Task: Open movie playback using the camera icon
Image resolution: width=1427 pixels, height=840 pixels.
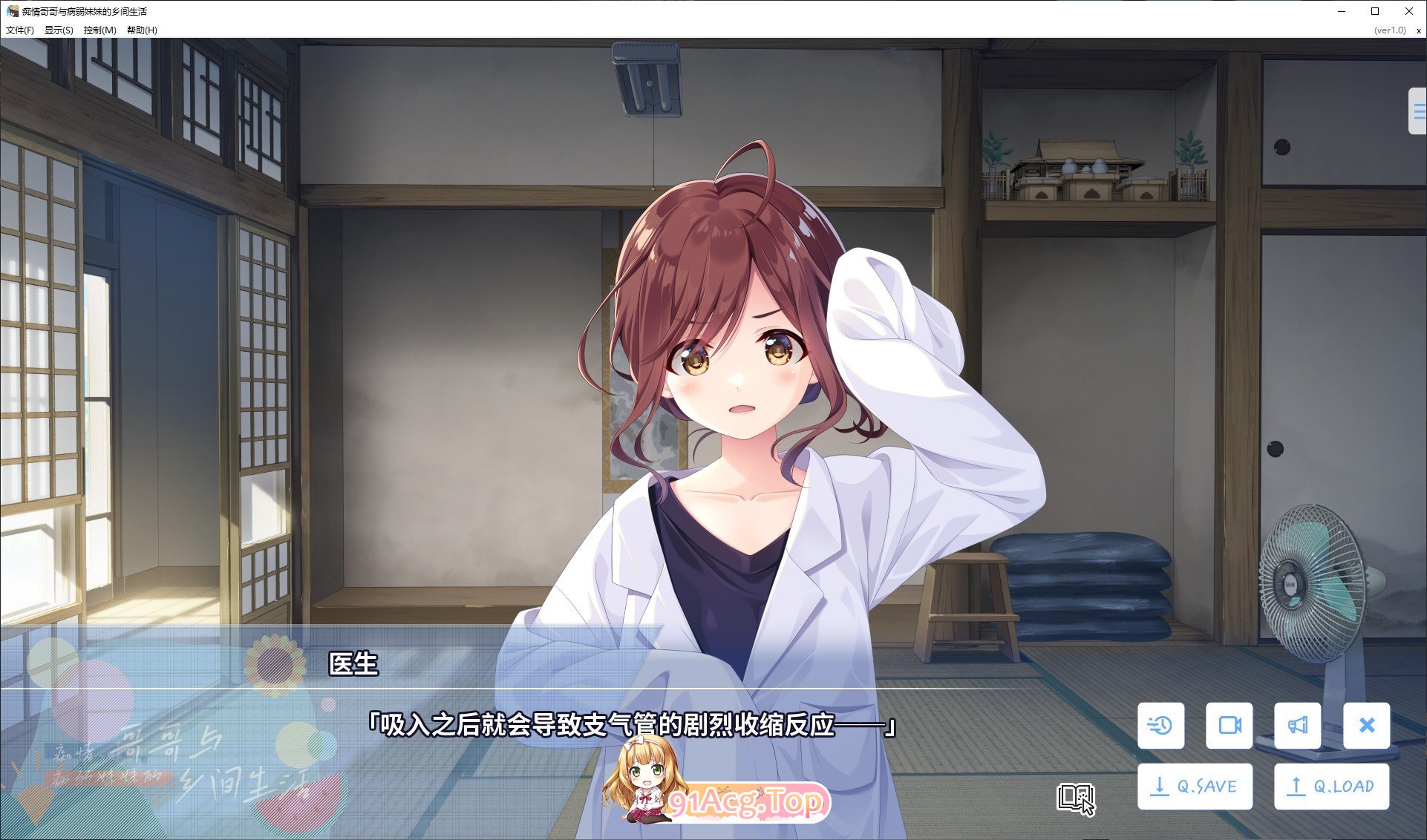Action: [x=1229, y=726]
